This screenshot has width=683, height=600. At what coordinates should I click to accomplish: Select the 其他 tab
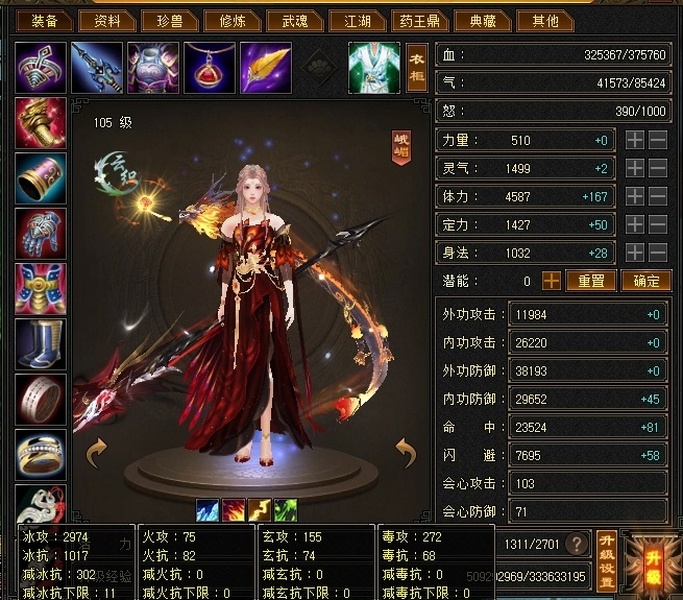545,20
